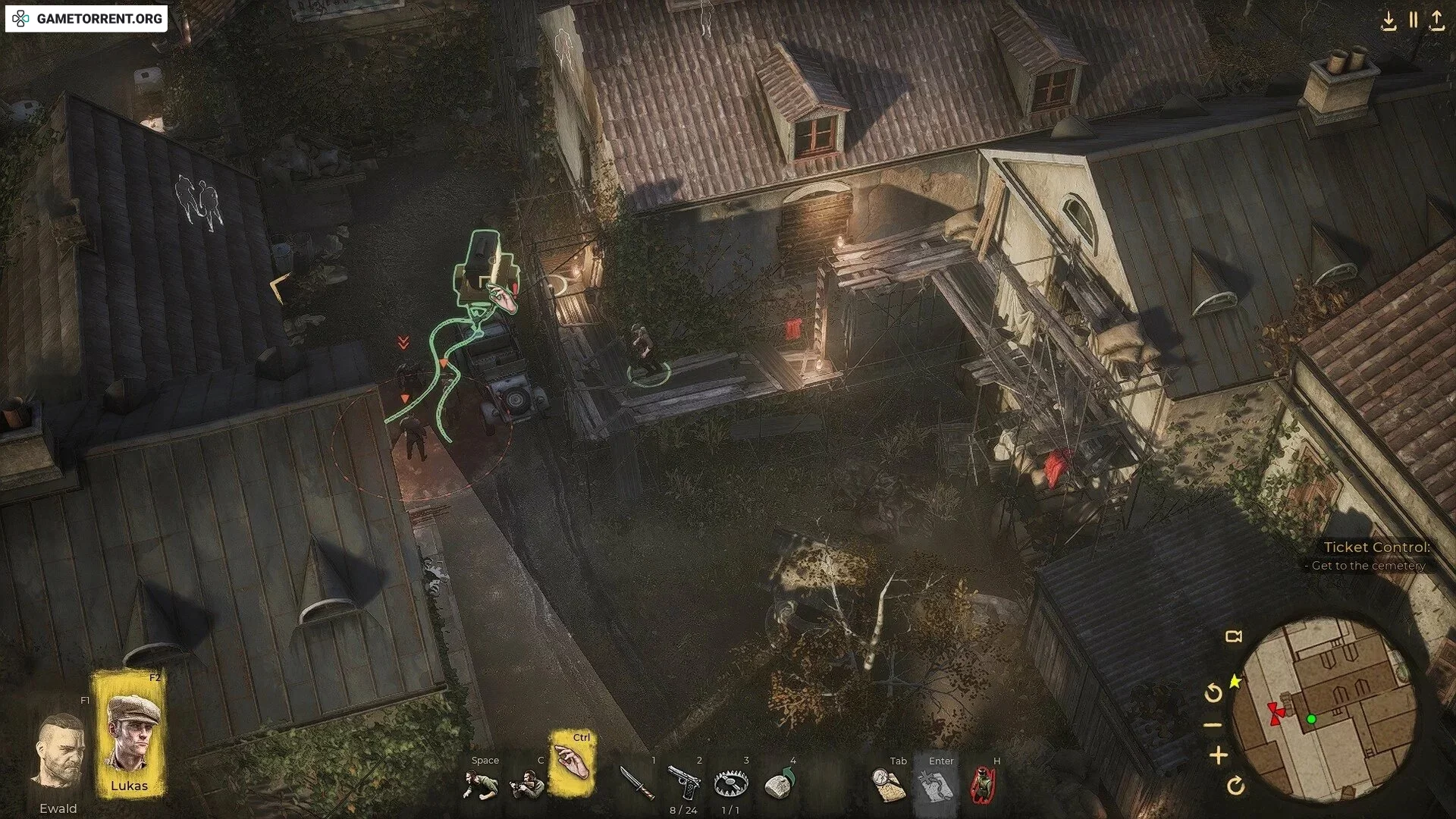Screen dimensions: 1456x819
Task: Click the greyed-out planning mode icon
Action: tap(935, 786)
